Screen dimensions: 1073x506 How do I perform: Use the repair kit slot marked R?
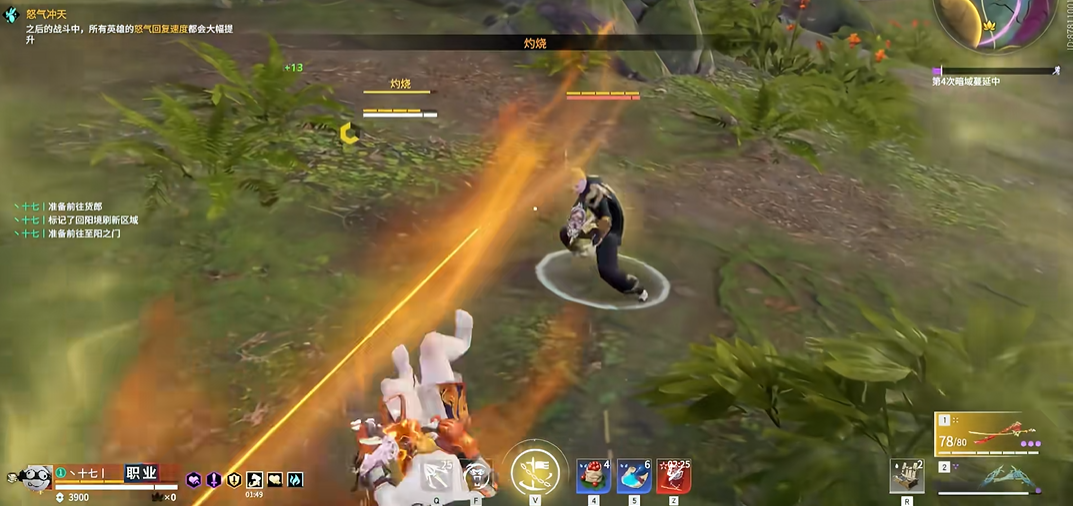click(907, 477)
